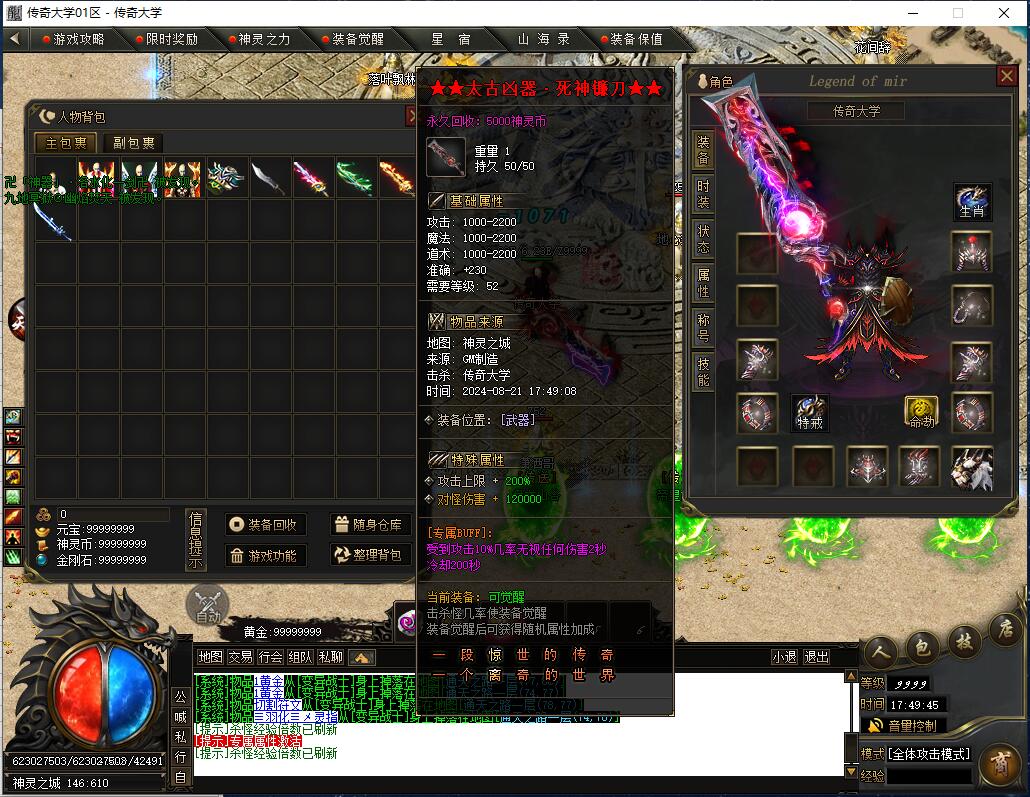This screenshot has width=1030, height=797.
Task: Maximize the game window
Action: [x=957, y=13]
